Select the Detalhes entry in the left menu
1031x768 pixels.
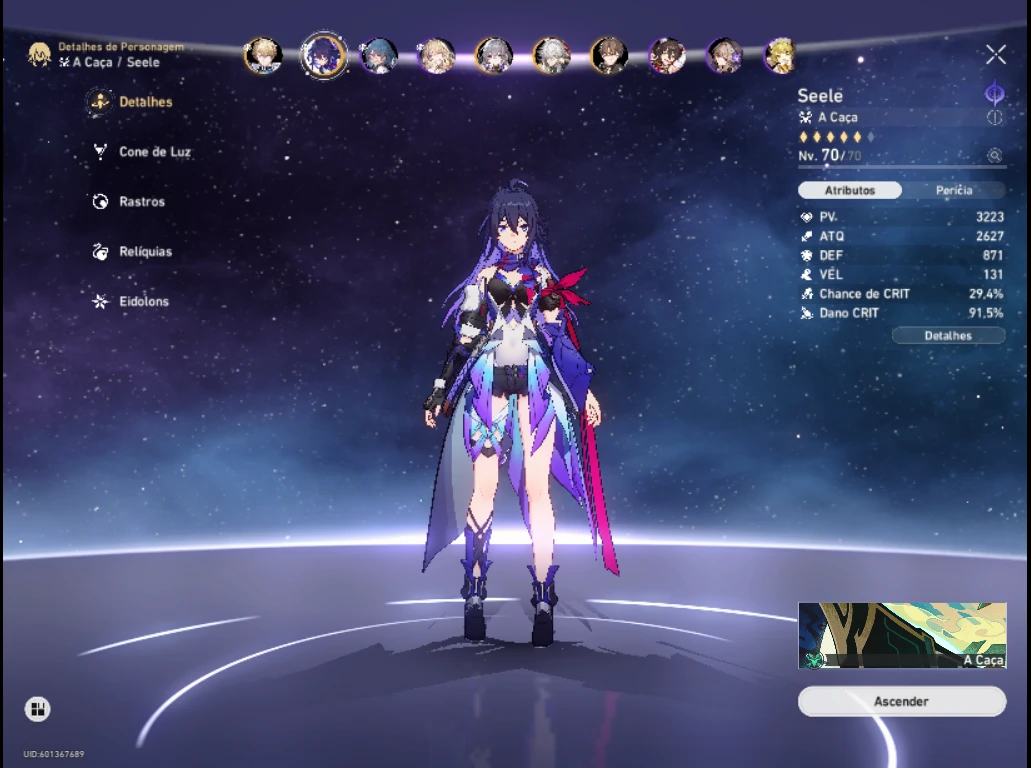click(145, 102)
